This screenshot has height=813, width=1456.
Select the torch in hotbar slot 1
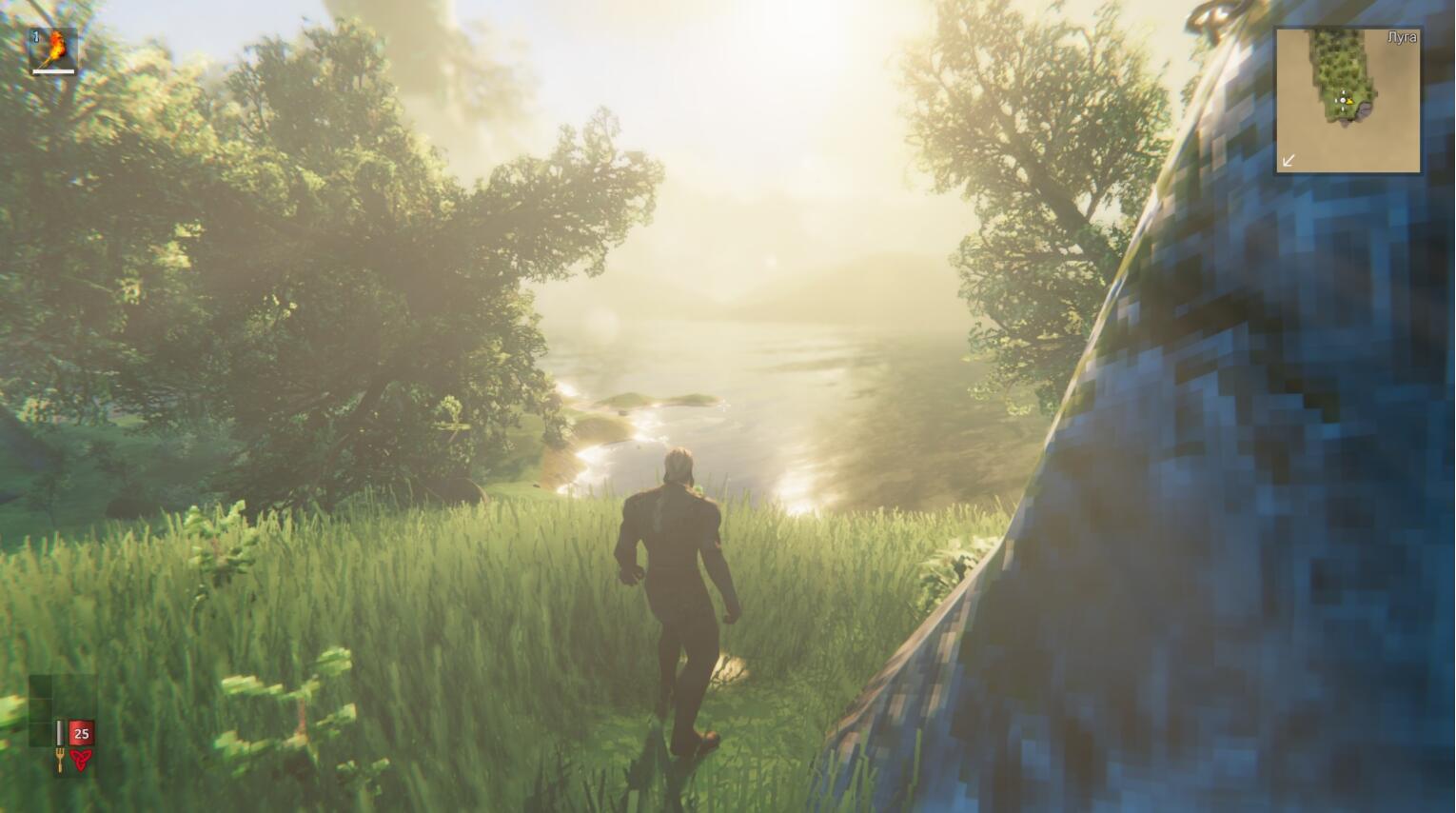52,50
